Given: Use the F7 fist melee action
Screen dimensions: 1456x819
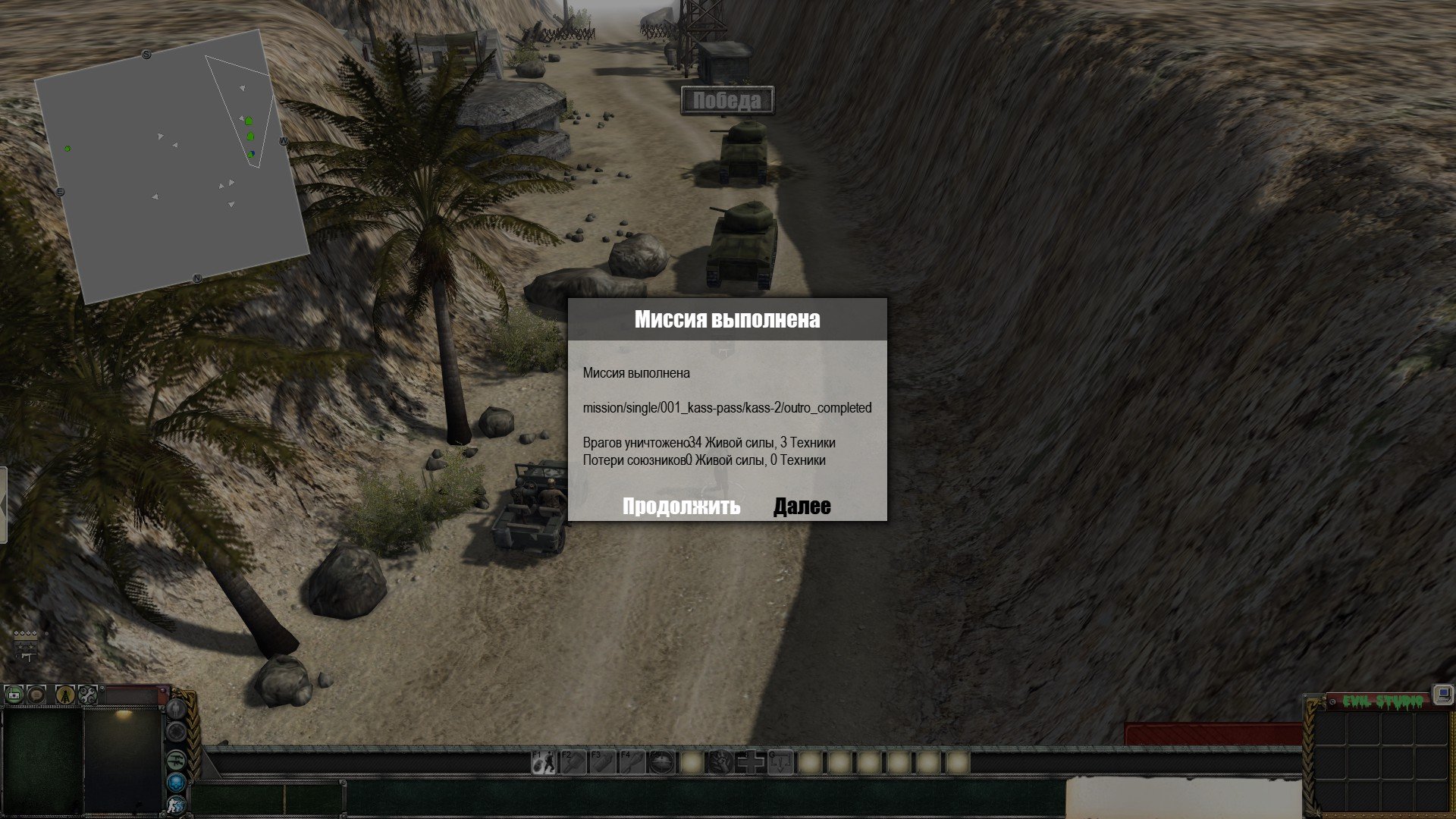Looking at the screenshot, I should pyautogui.click(x=721, y=762).
